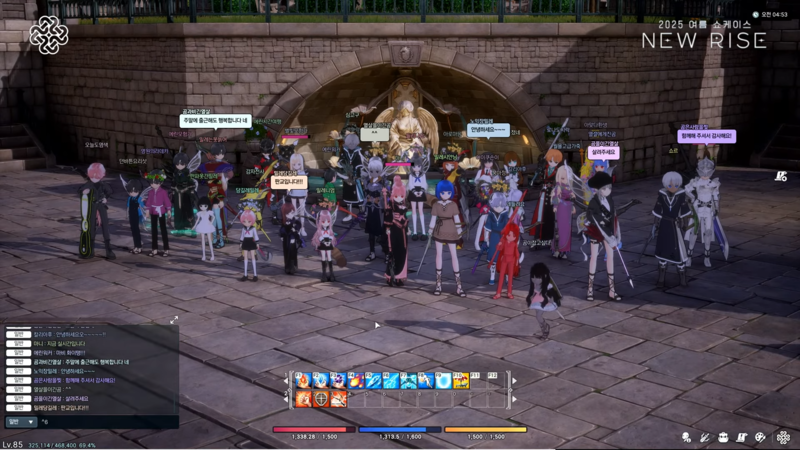Viewport: 800px width, 450px height.
Task: Switch hotbar row two with its right arrow
Action: pyautogui.click(x=514, y=399)
